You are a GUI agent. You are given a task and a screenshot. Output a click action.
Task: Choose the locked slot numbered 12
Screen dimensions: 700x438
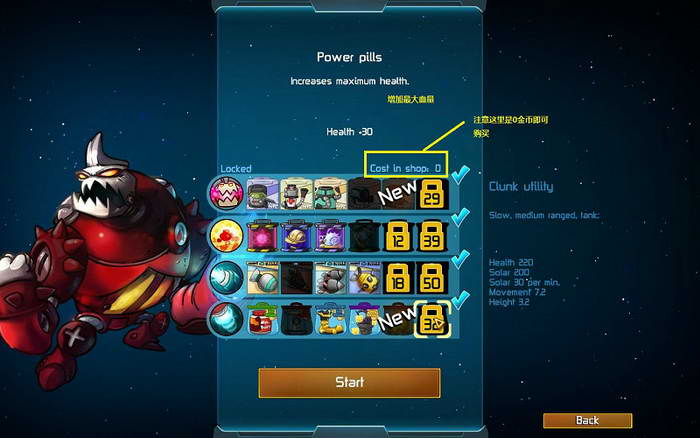[x=398, y=235]
